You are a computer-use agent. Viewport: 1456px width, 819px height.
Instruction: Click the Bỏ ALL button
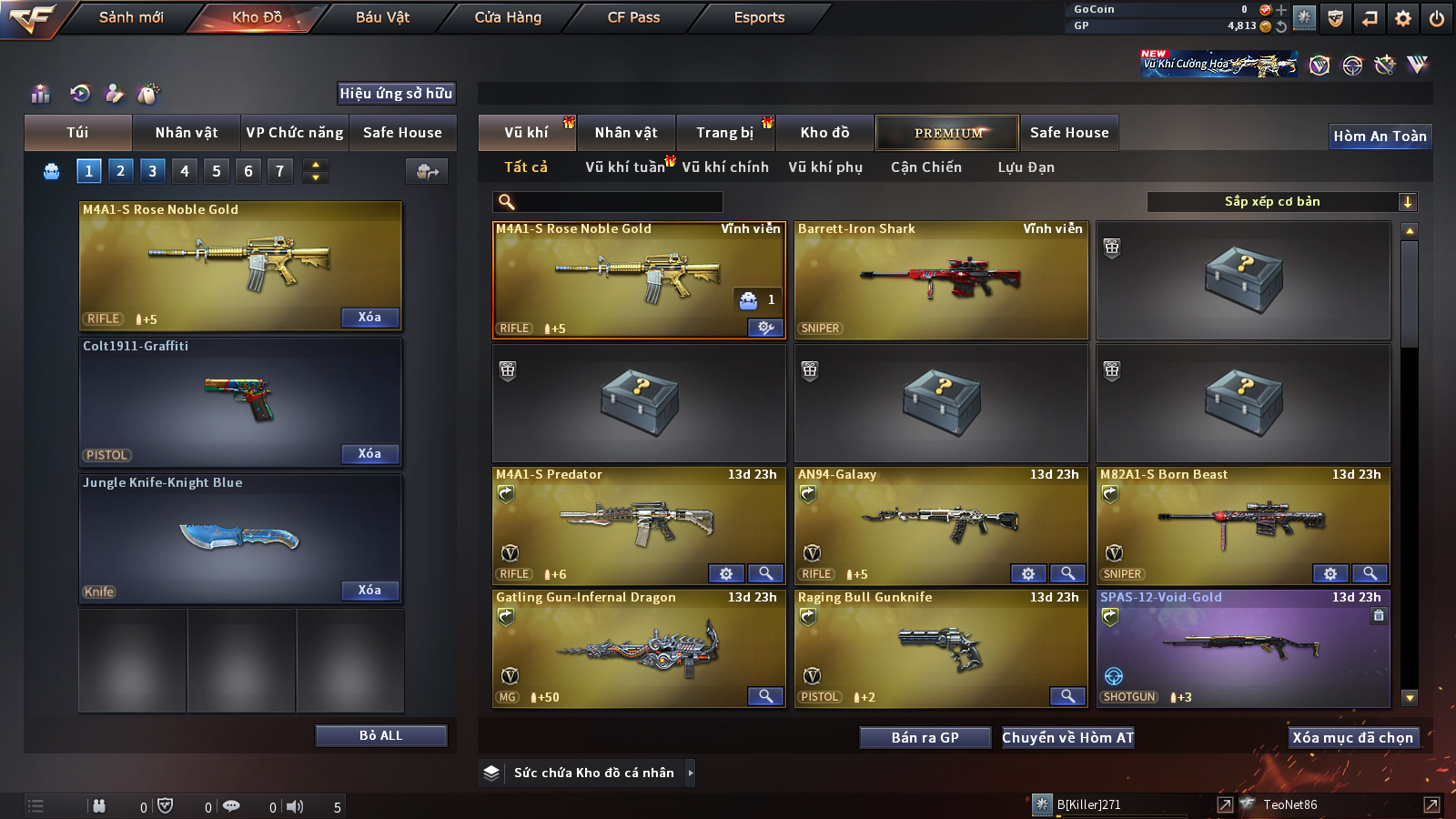(380, 735)
